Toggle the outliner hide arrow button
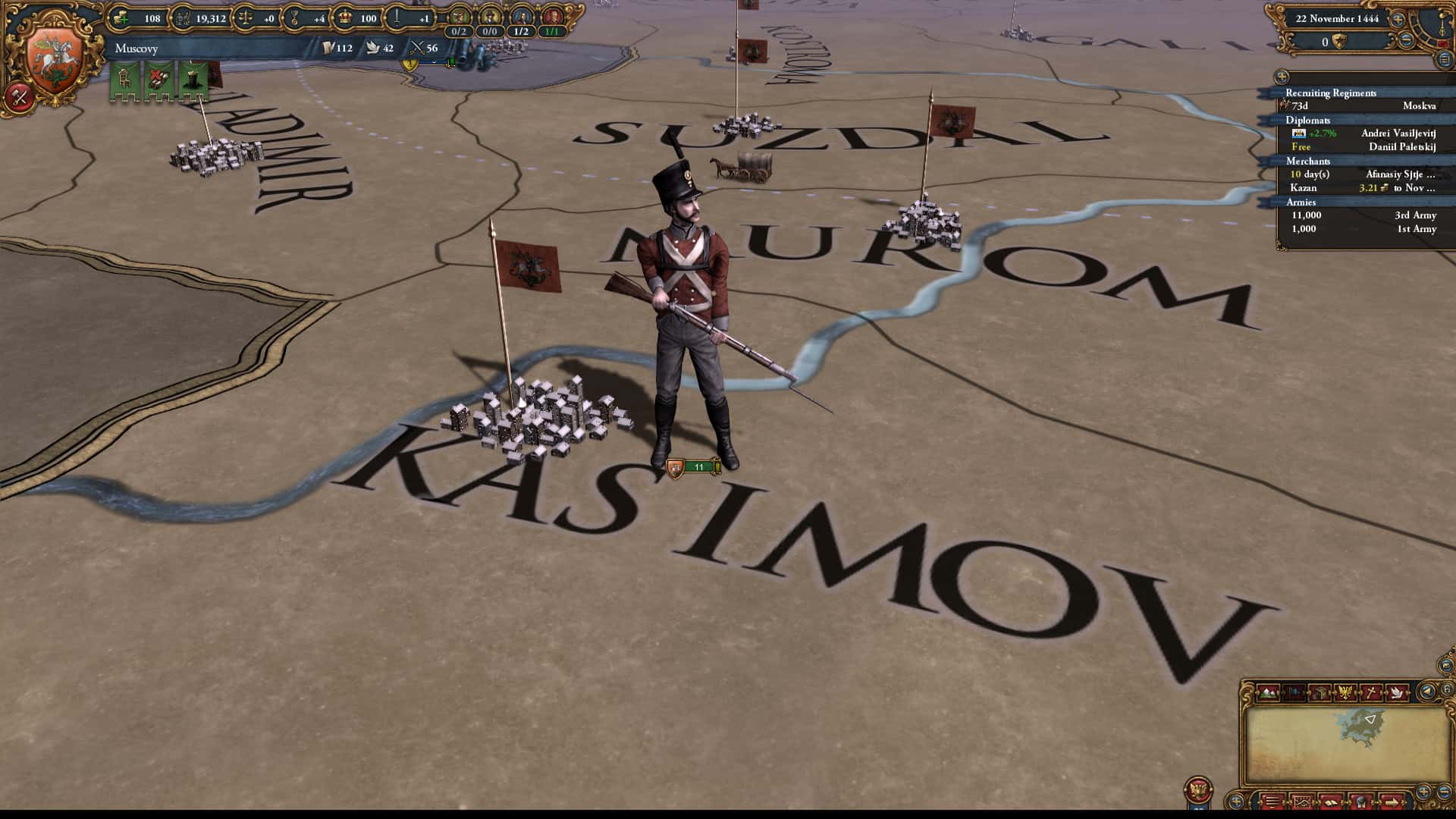 tap(1281, 77)
